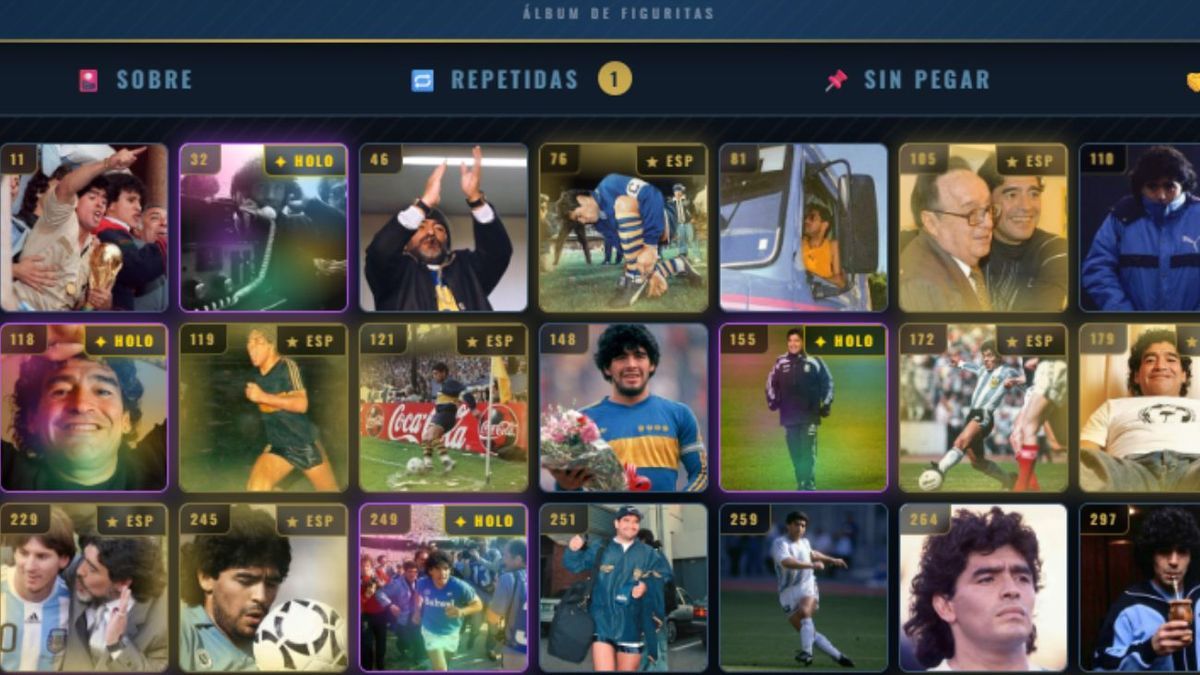The image size is (1200, 675).
Task: Select ESP sticker number 172
Action: pos(983,408)
